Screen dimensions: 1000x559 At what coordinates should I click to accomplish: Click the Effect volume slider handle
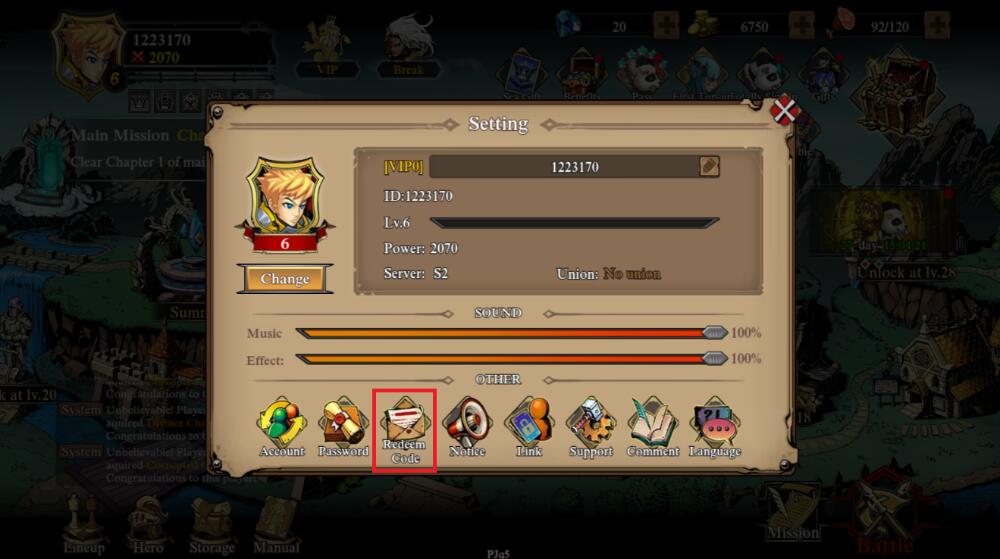[x=714, y=359]
